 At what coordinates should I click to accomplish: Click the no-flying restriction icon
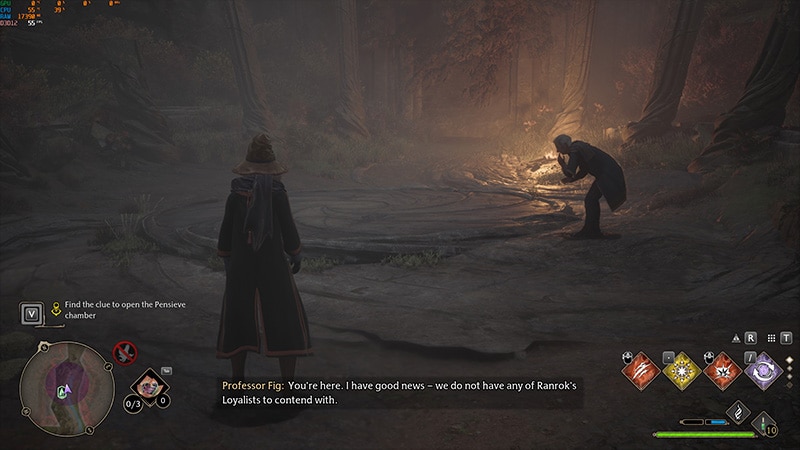pos(125,352)
